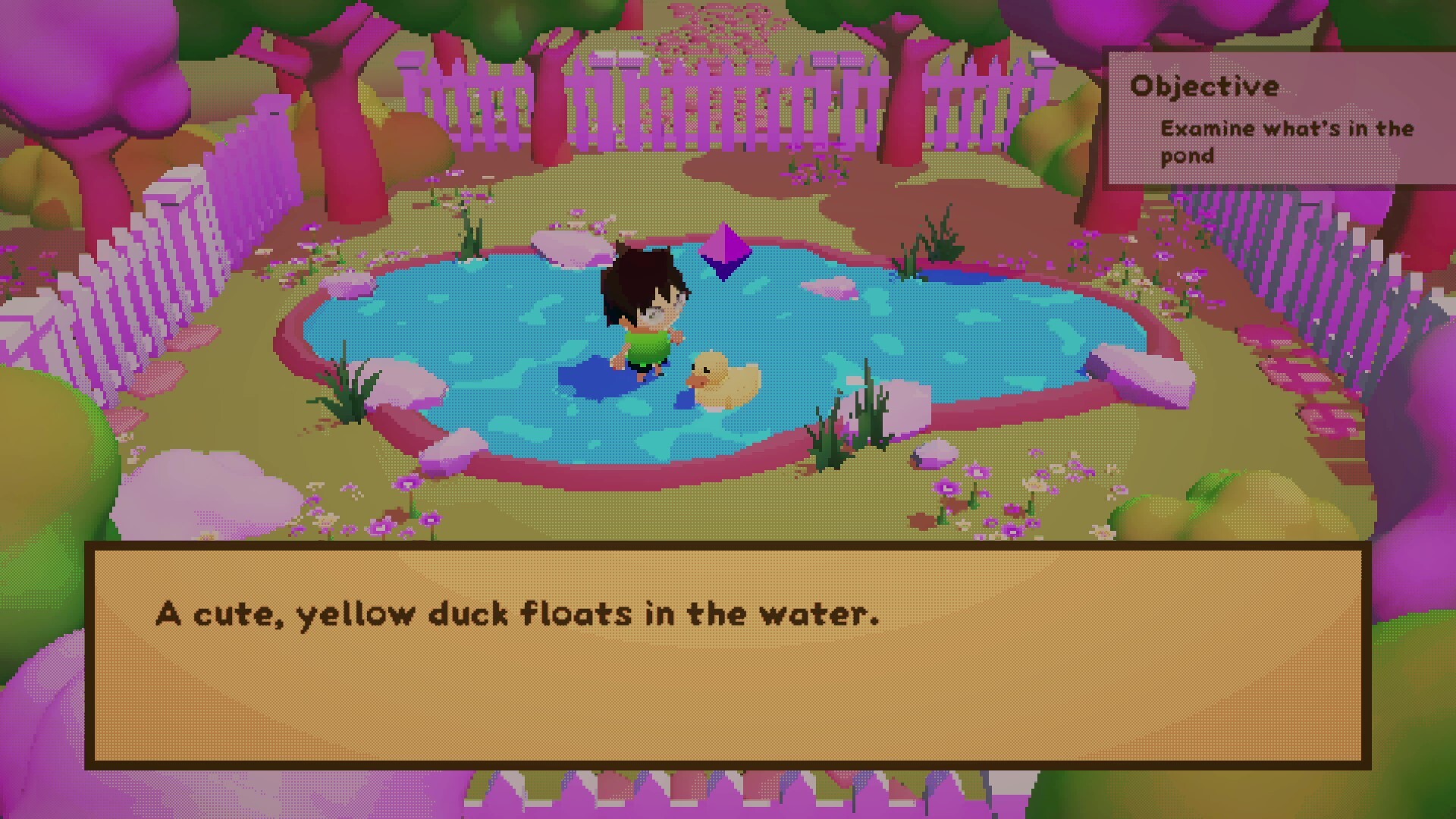This screenshot has height=819, width=1456.
Task: Select the pink tree in the top corner
Action: 91,61
